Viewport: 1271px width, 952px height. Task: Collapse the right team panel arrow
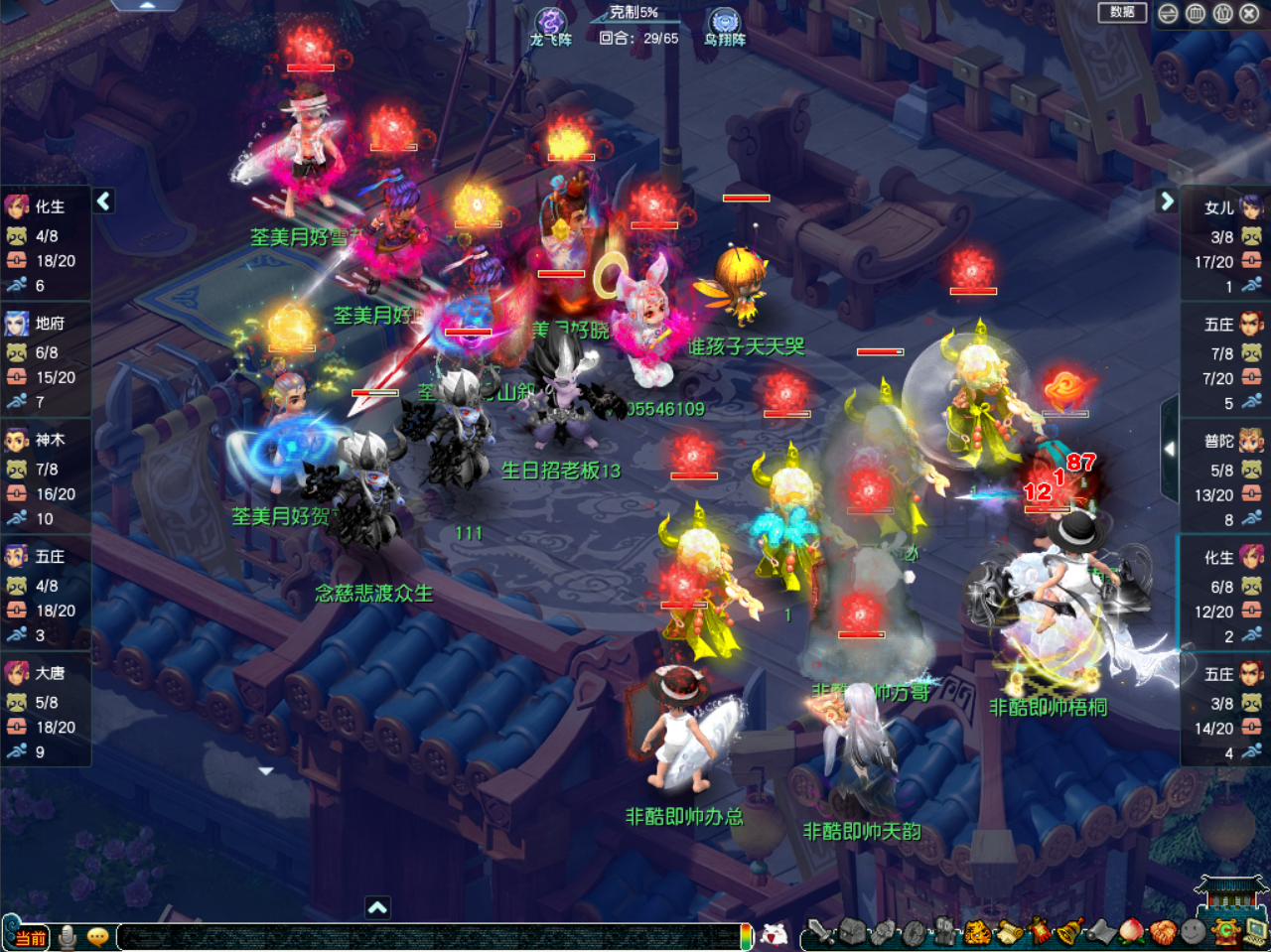(x=1167, y=201)
